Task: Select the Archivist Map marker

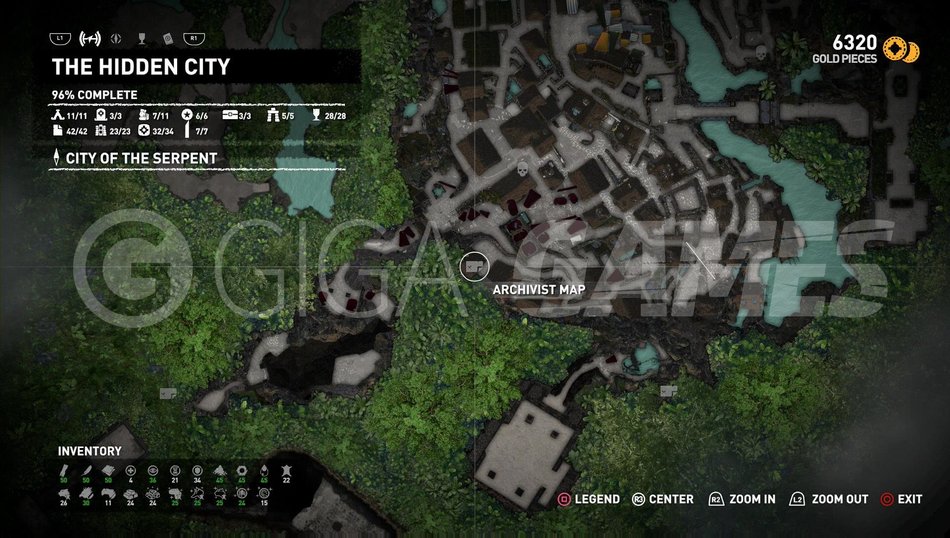Action: pos(474,267)
